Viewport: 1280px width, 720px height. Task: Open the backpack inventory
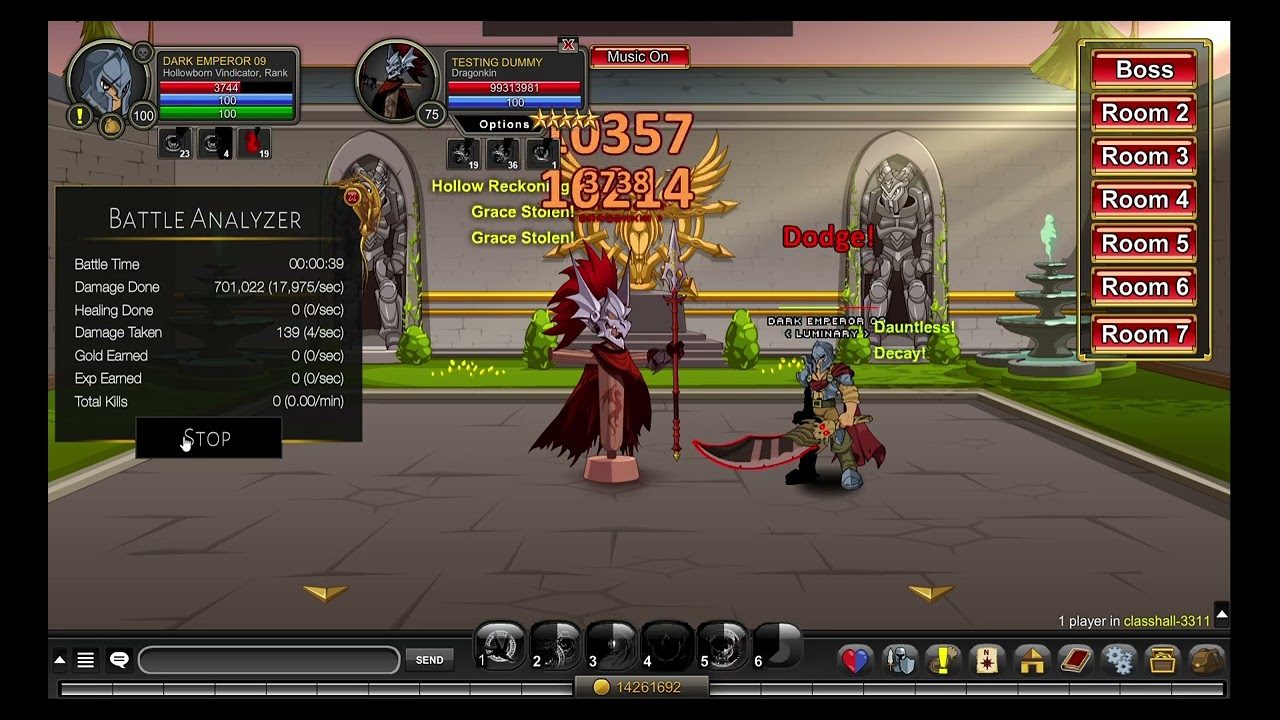coord(1207,660)
